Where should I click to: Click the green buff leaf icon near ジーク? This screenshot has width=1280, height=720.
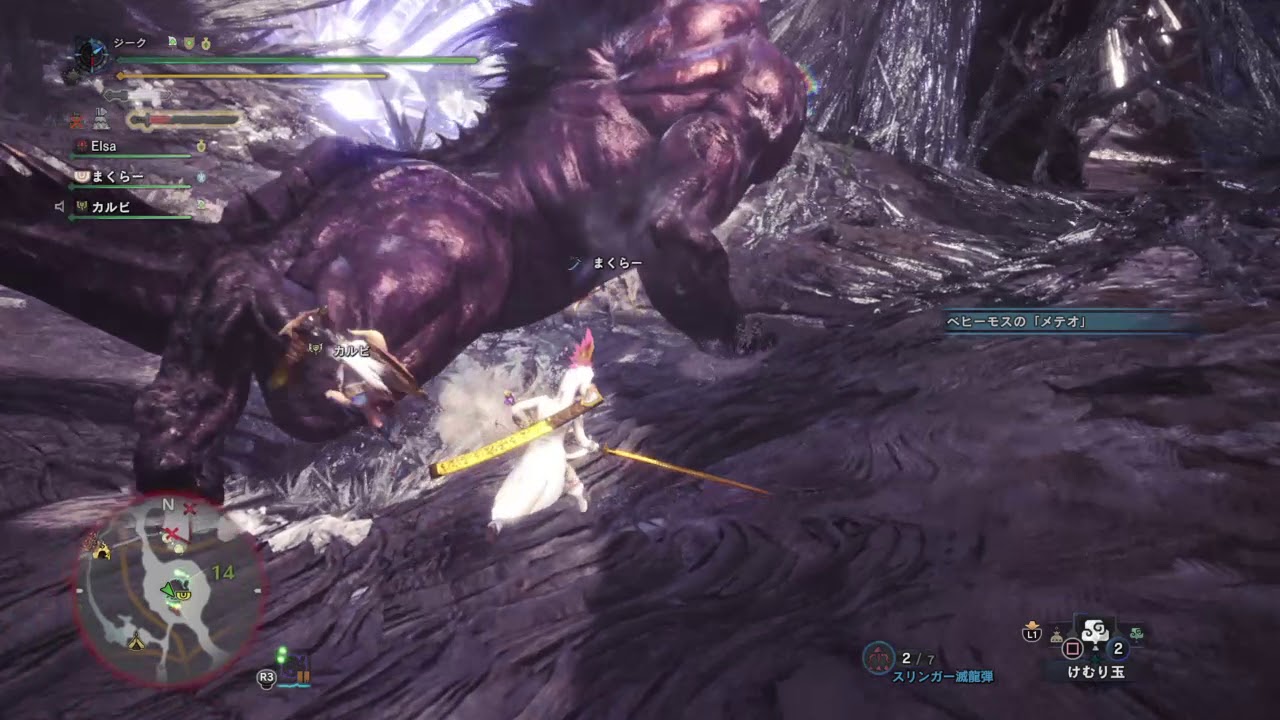point(172,41)
